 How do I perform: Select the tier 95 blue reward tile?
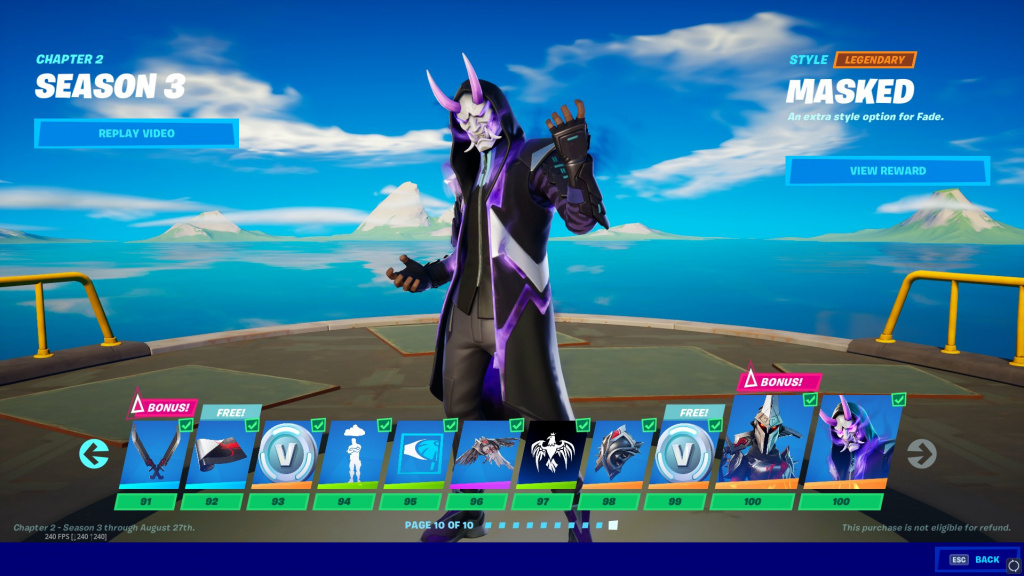[x=418, y=454]
